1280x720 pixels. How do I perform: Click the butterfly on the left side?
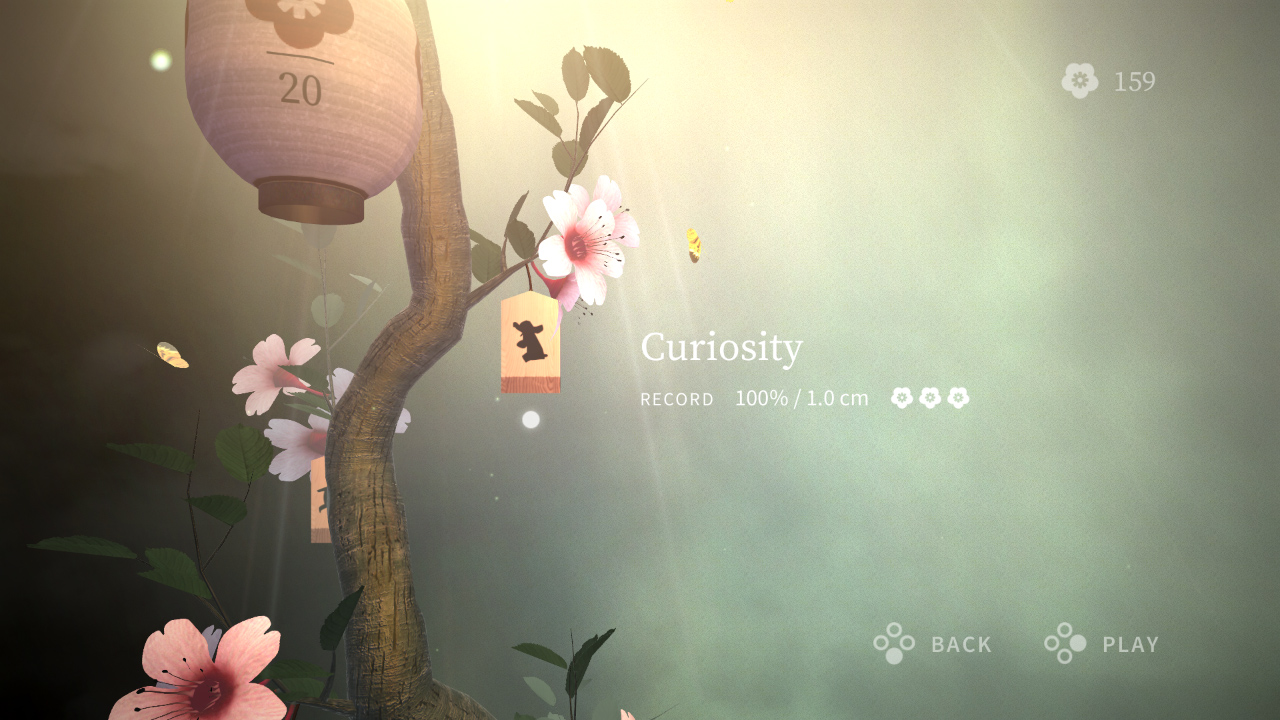point(170,355)
